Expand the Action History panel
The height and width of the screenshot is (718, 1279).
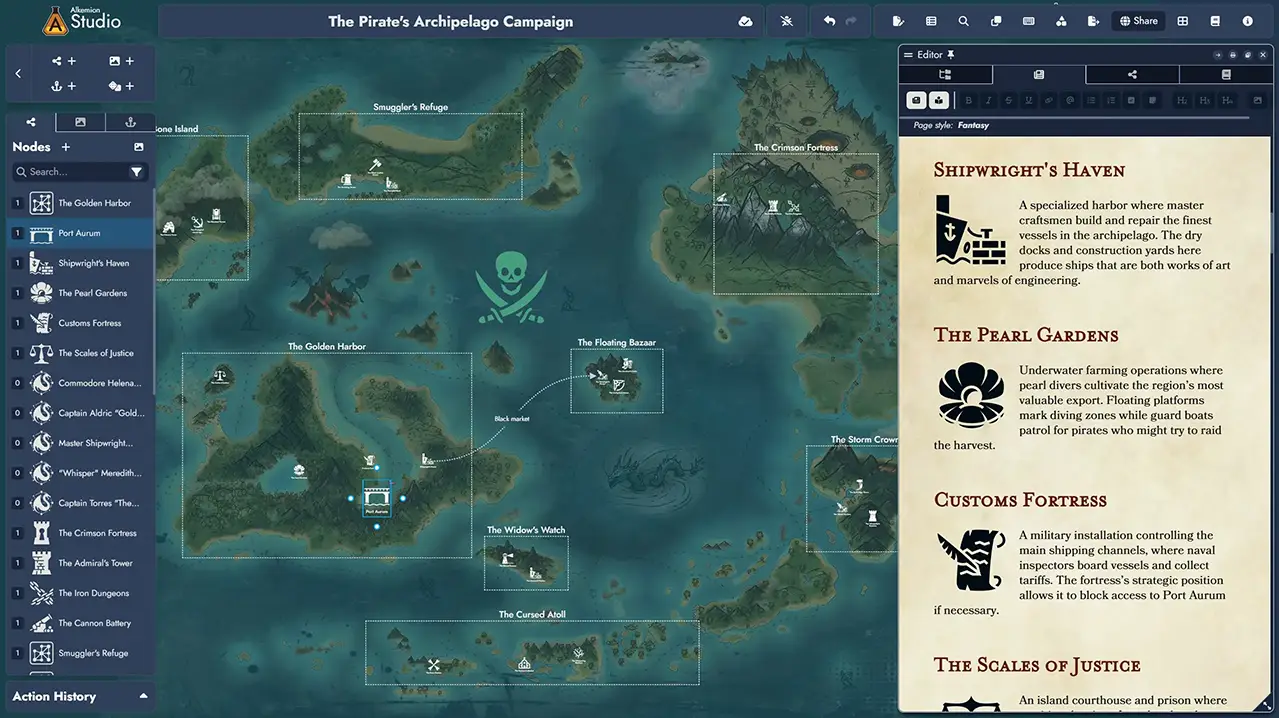tap(143, 696)
